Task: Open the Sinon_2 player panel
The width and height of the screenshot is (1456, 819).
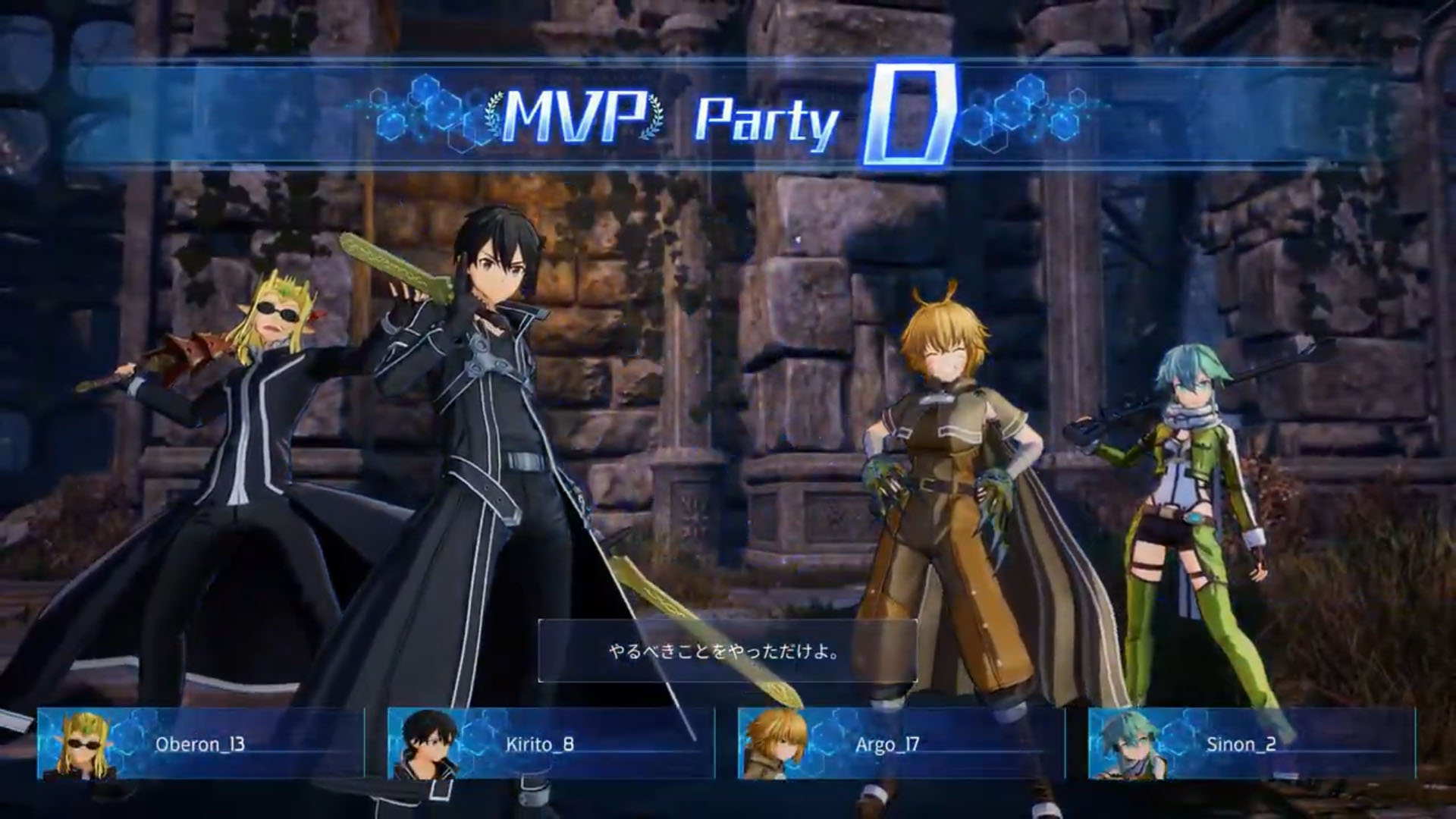Action: (x=1251, y=744)
